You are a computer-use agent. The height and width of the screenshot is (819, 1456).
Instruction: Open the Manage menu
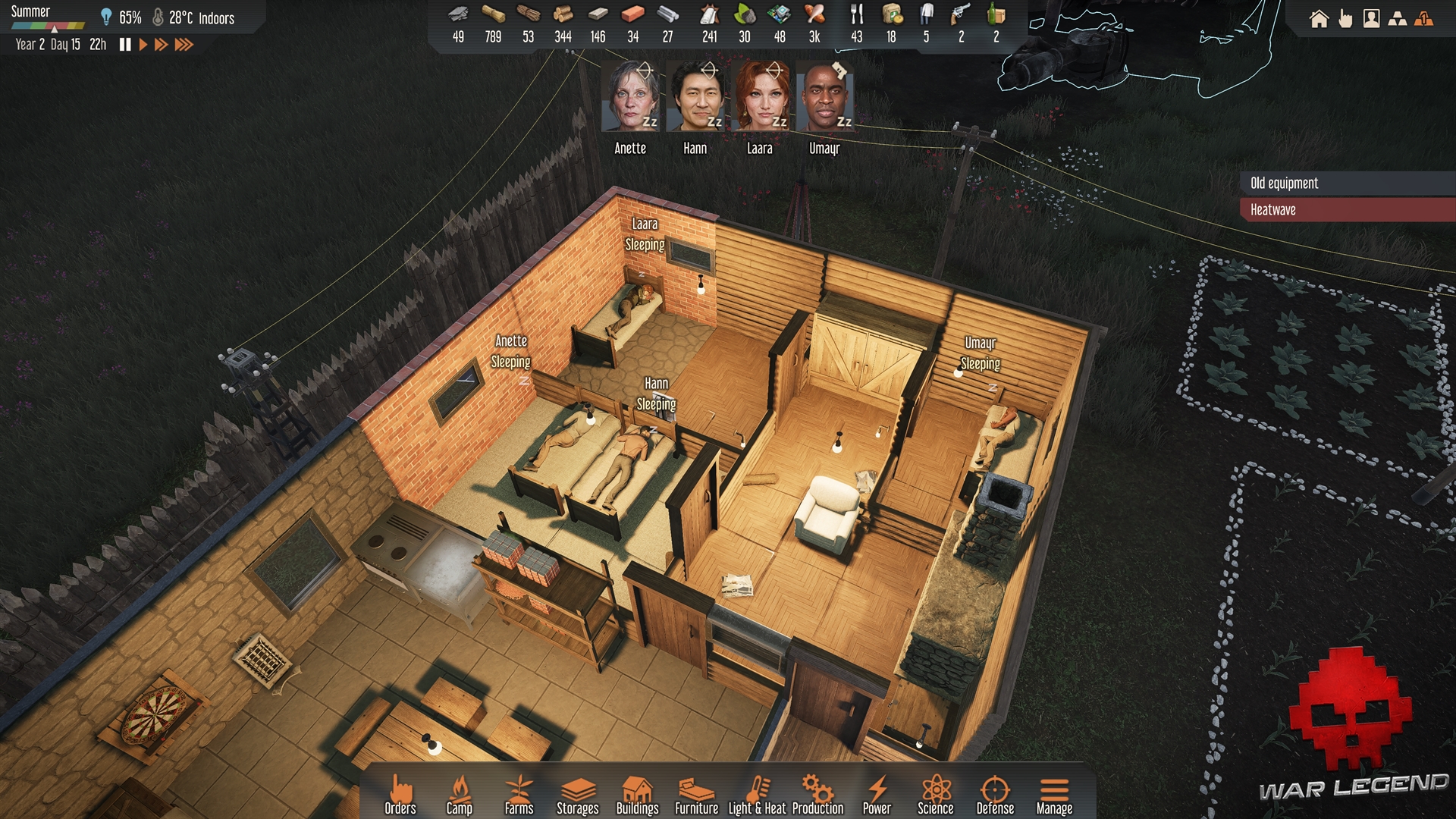point(1054,795)
